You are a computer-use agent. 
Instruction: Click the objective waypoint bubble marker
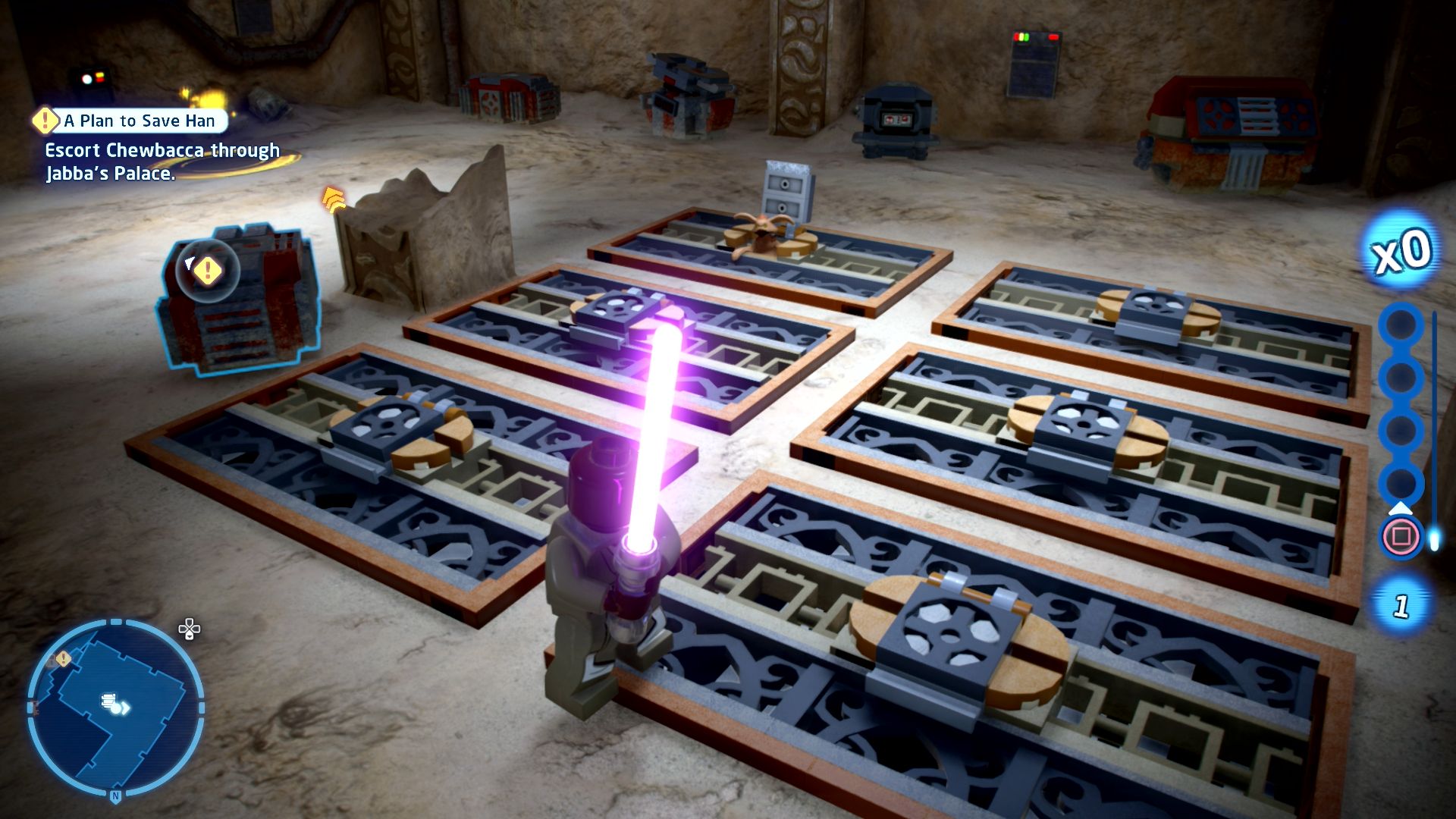tap(207, 269)
